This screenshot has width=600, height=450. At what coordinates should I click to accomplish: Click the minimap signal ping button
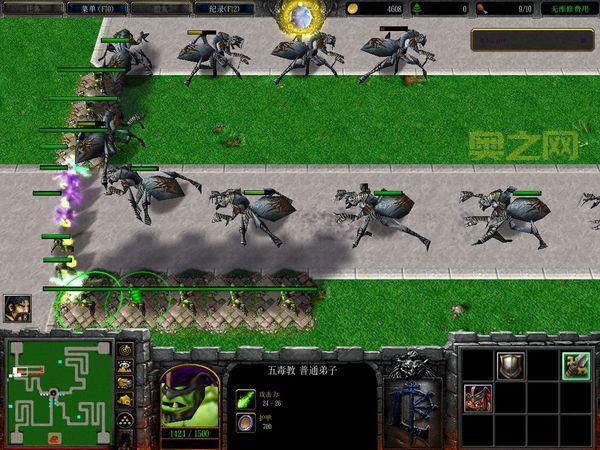pyautogui.click(x=126, y=350)
